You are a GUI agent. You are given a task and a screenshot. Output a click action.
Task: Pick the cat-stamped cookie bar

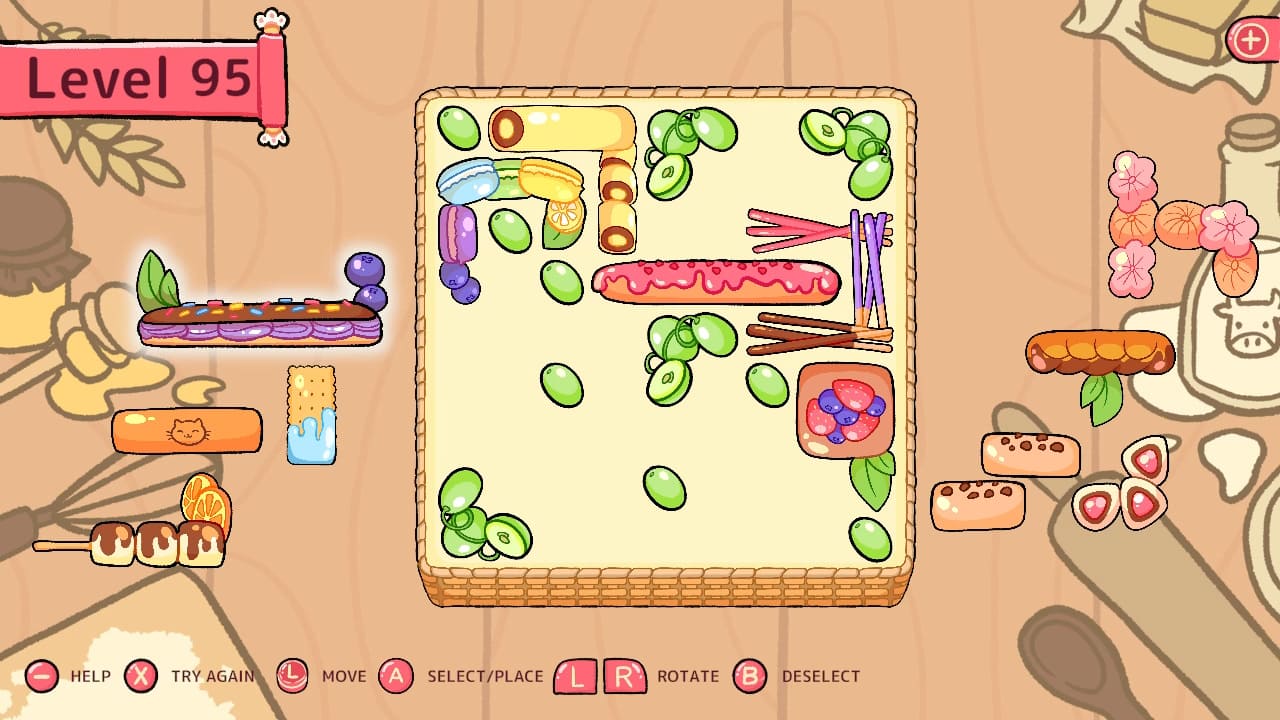(x=185, y=432)
